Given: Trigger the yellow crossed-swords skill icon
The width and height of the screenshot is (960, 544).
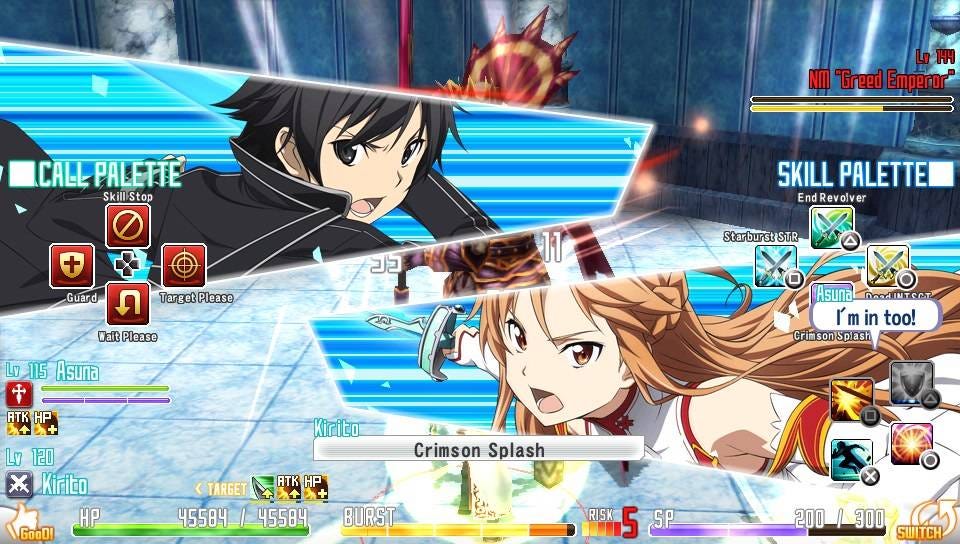Looking at the screenshot, I should (x=887, y=266).
